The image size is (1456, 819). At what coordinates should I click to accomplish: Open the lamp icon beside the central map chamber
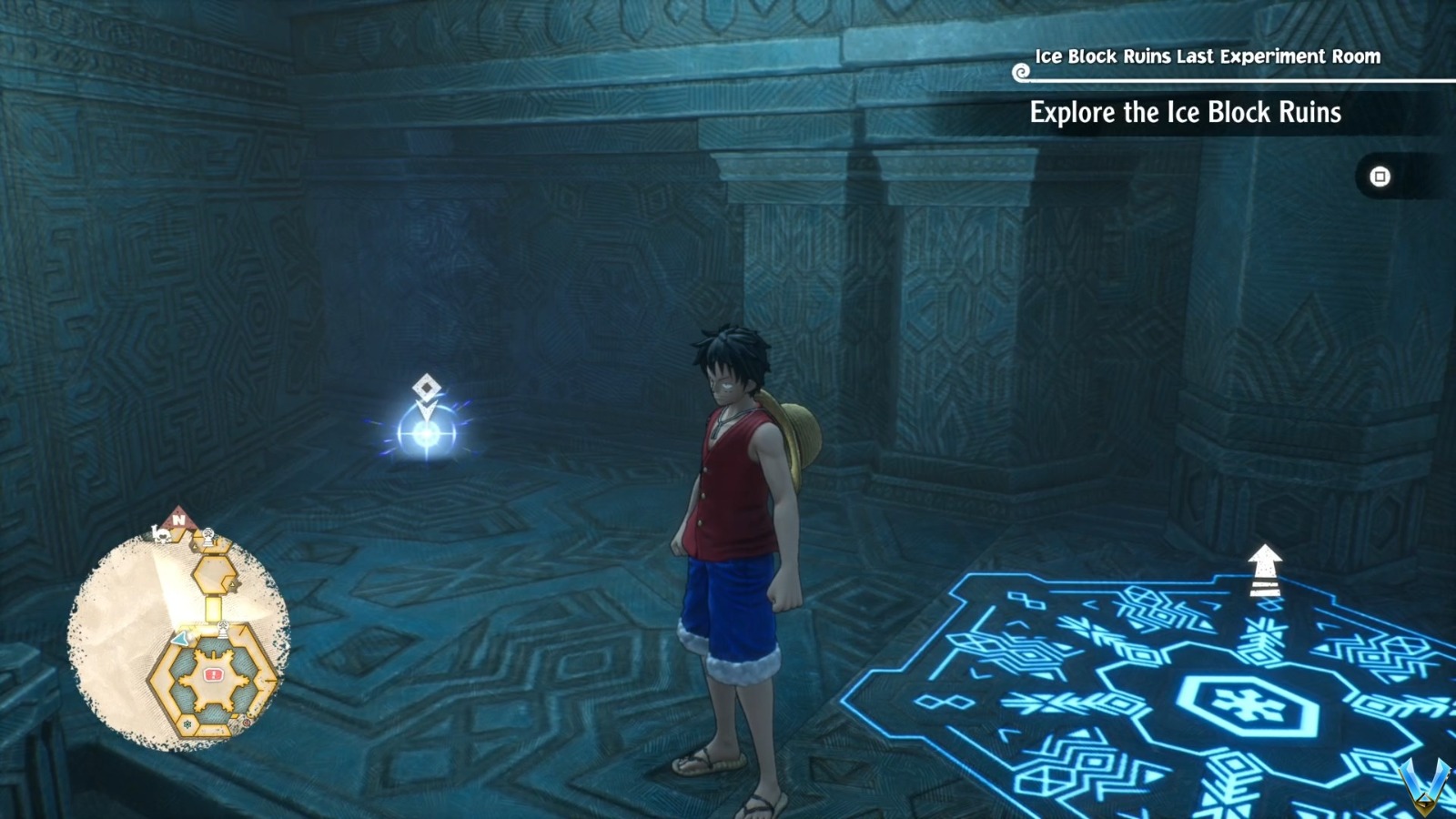(x=223, y=627)
